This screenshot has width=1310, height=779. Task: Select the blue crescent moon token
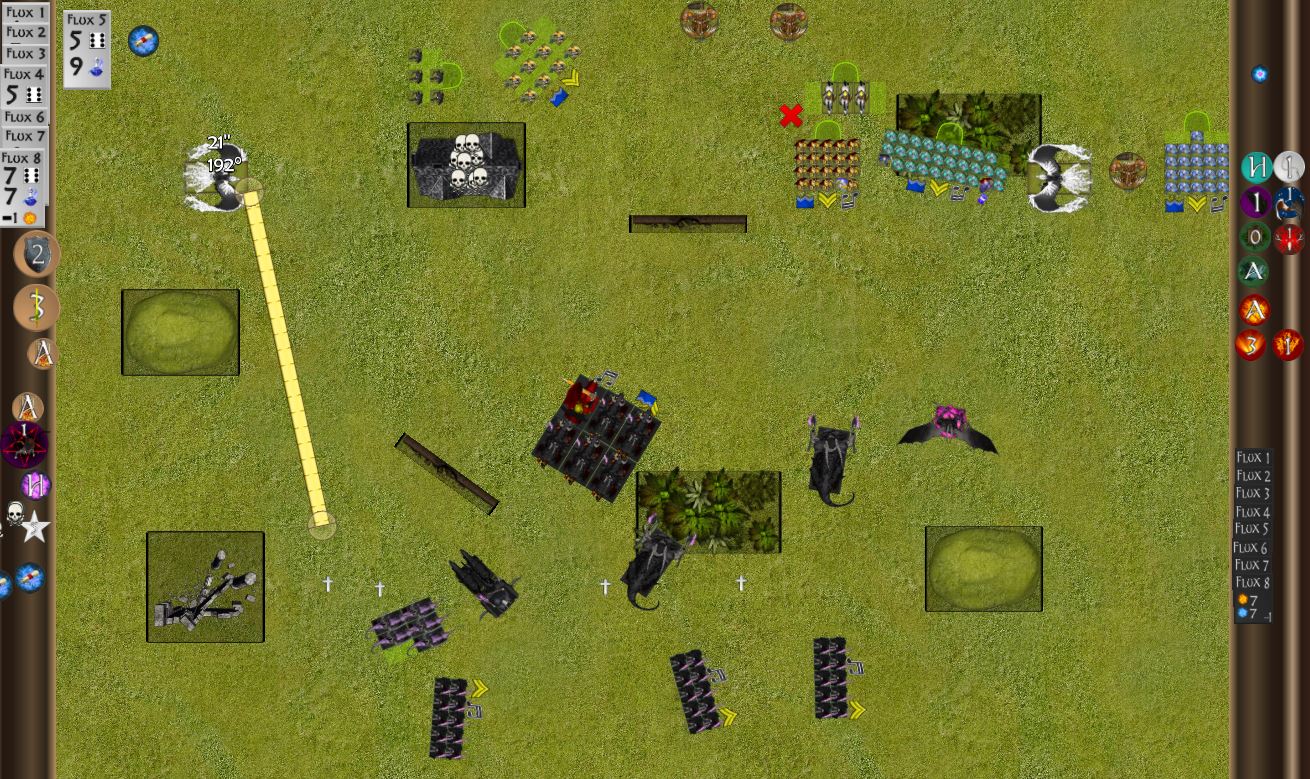[1289, 202]
